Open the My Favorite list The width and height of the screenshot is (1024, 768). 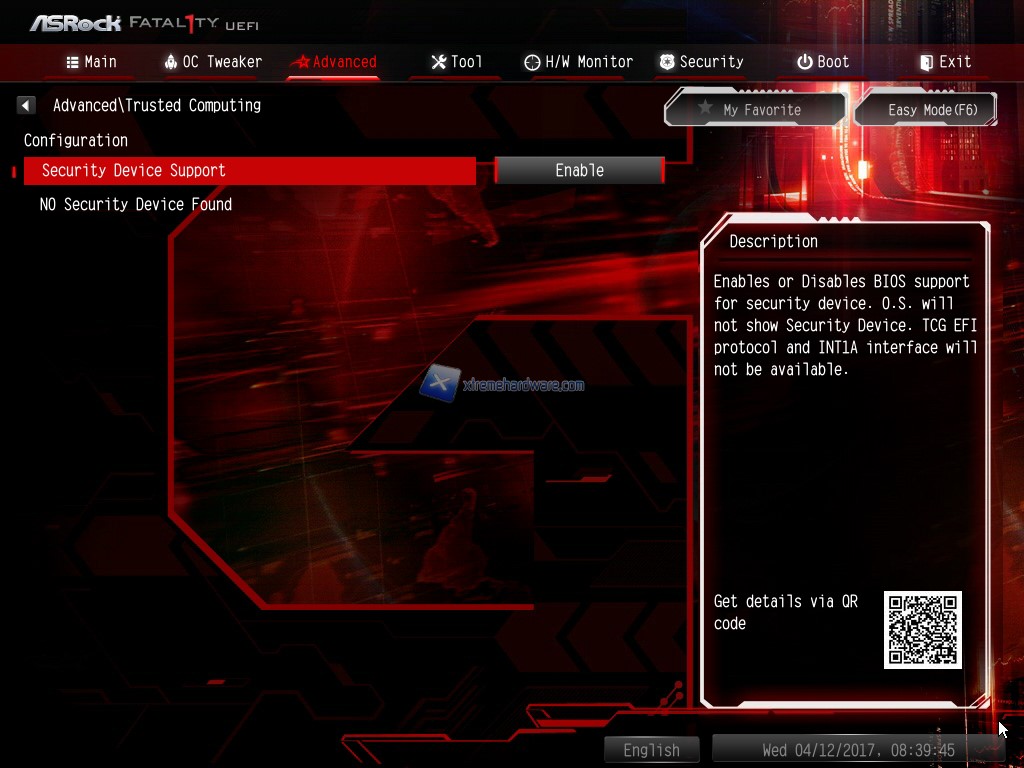755,110
